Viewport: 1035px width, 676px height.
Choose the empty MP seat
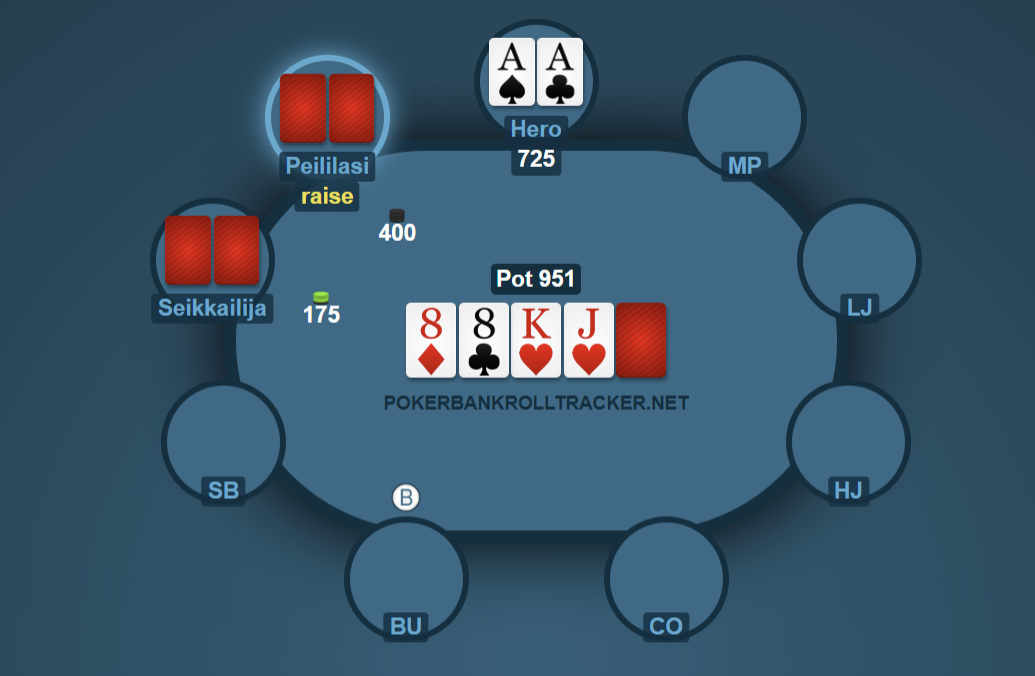point(743,115)
